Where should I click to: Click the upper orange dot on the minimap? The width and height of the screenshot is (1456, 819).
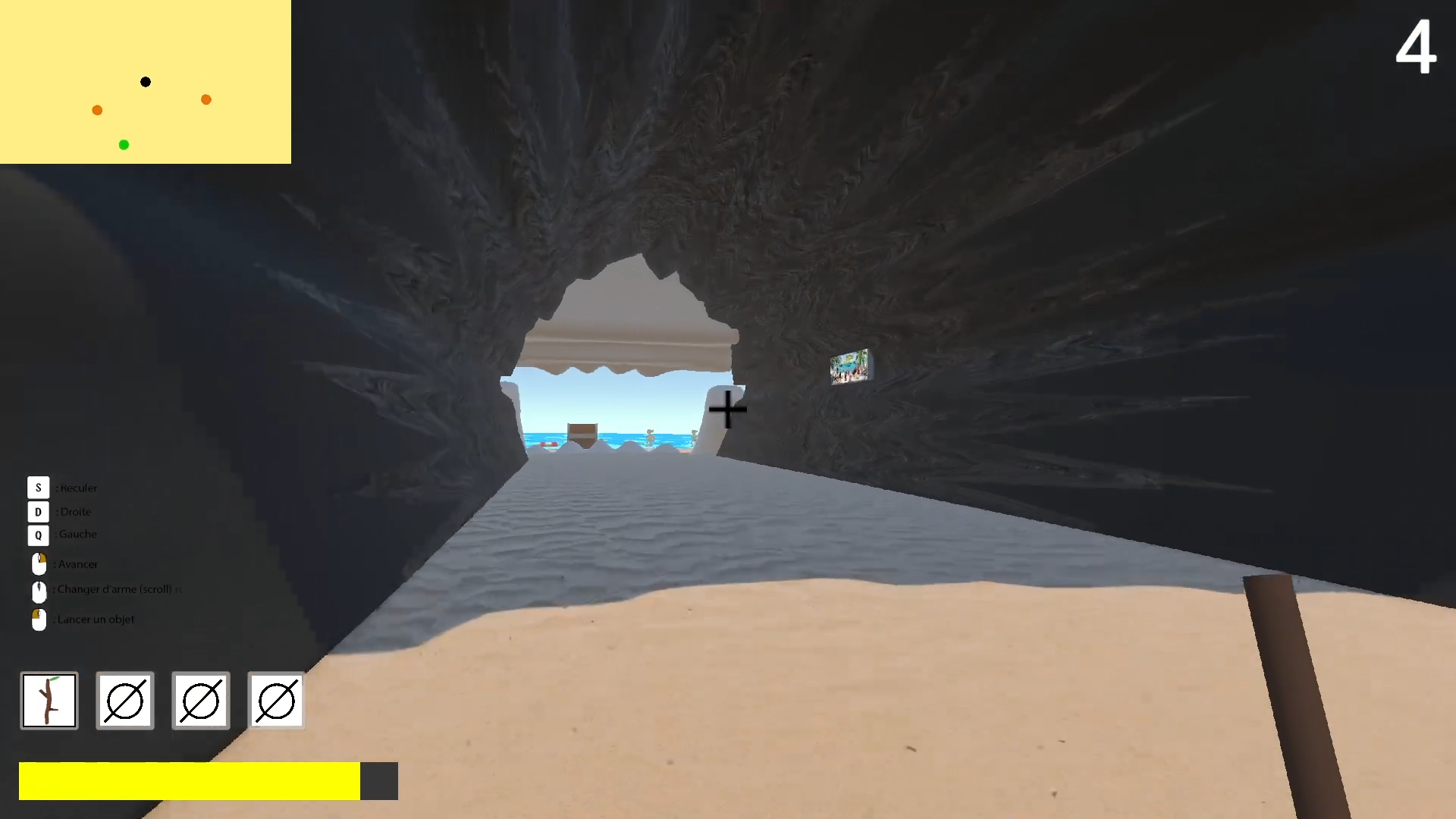tap(206, 99)
